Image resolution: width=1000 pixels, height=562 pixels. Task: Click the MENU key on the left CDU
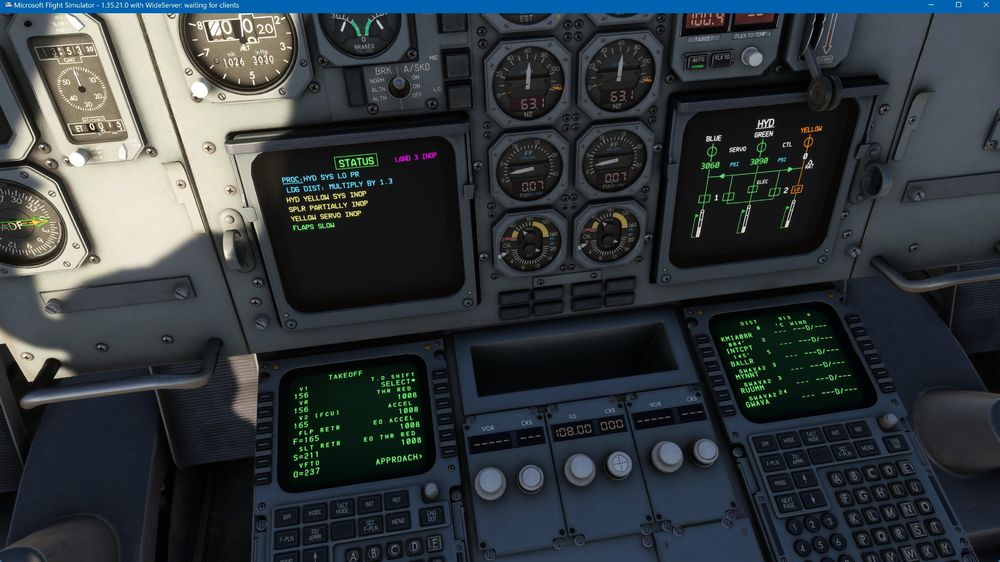398,520
